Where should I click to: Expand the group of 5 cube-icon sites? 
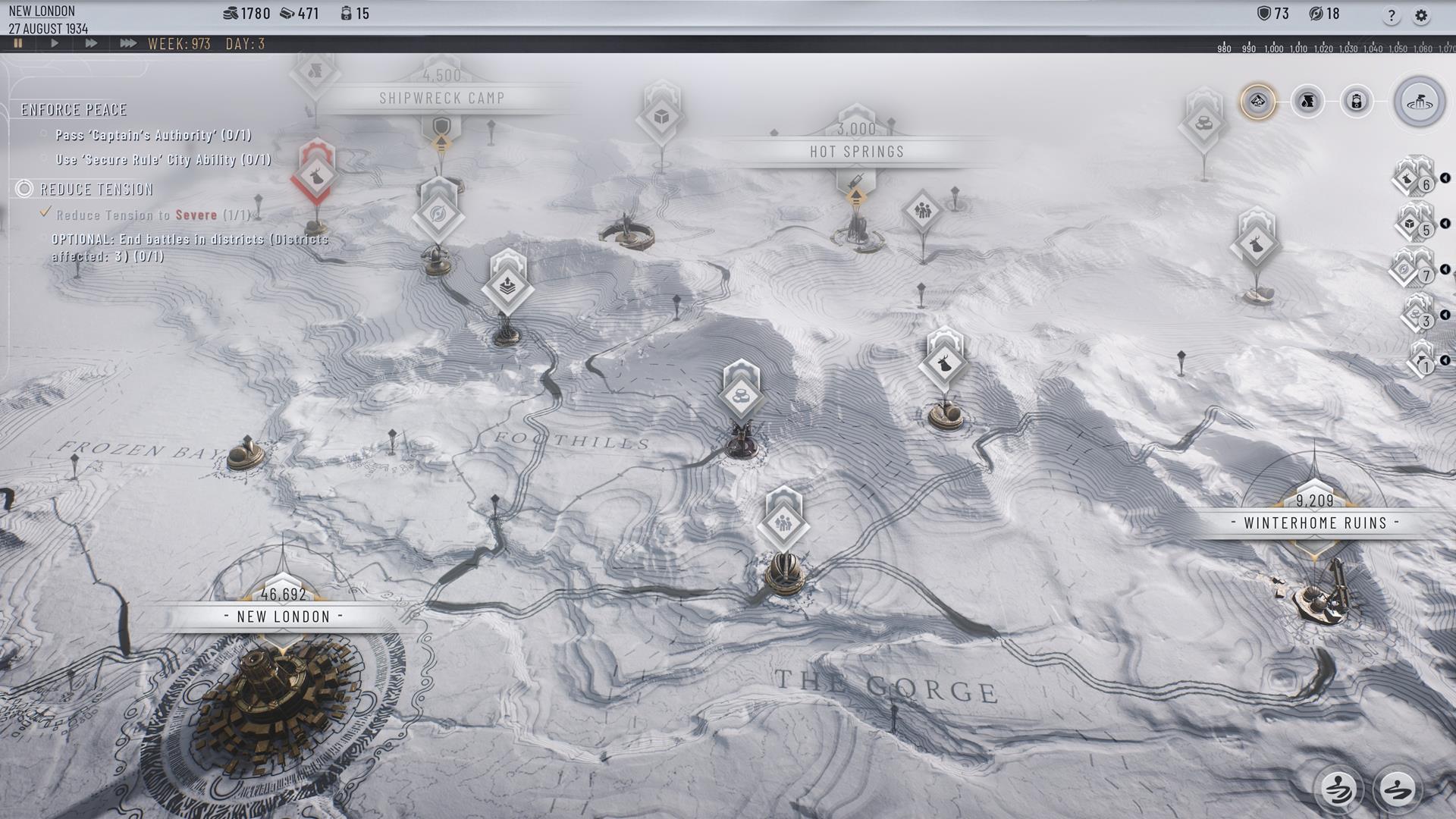pyautogui.click(x=1414, y=224)
